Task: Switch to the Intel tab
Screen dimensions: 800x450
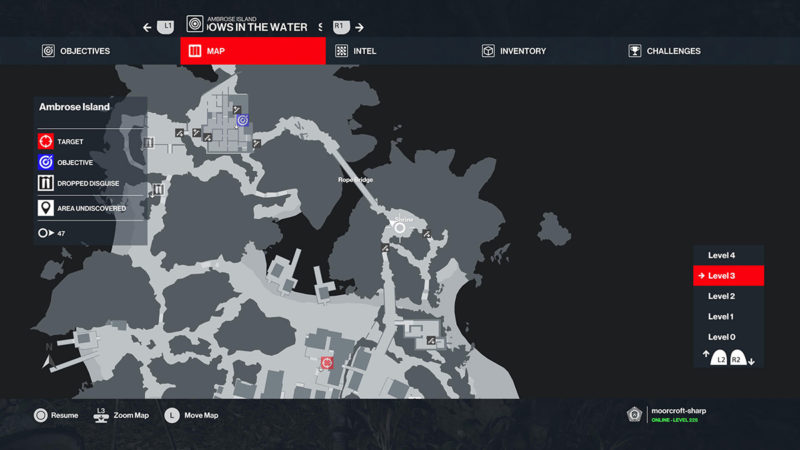Action: [x=356, y=51]
